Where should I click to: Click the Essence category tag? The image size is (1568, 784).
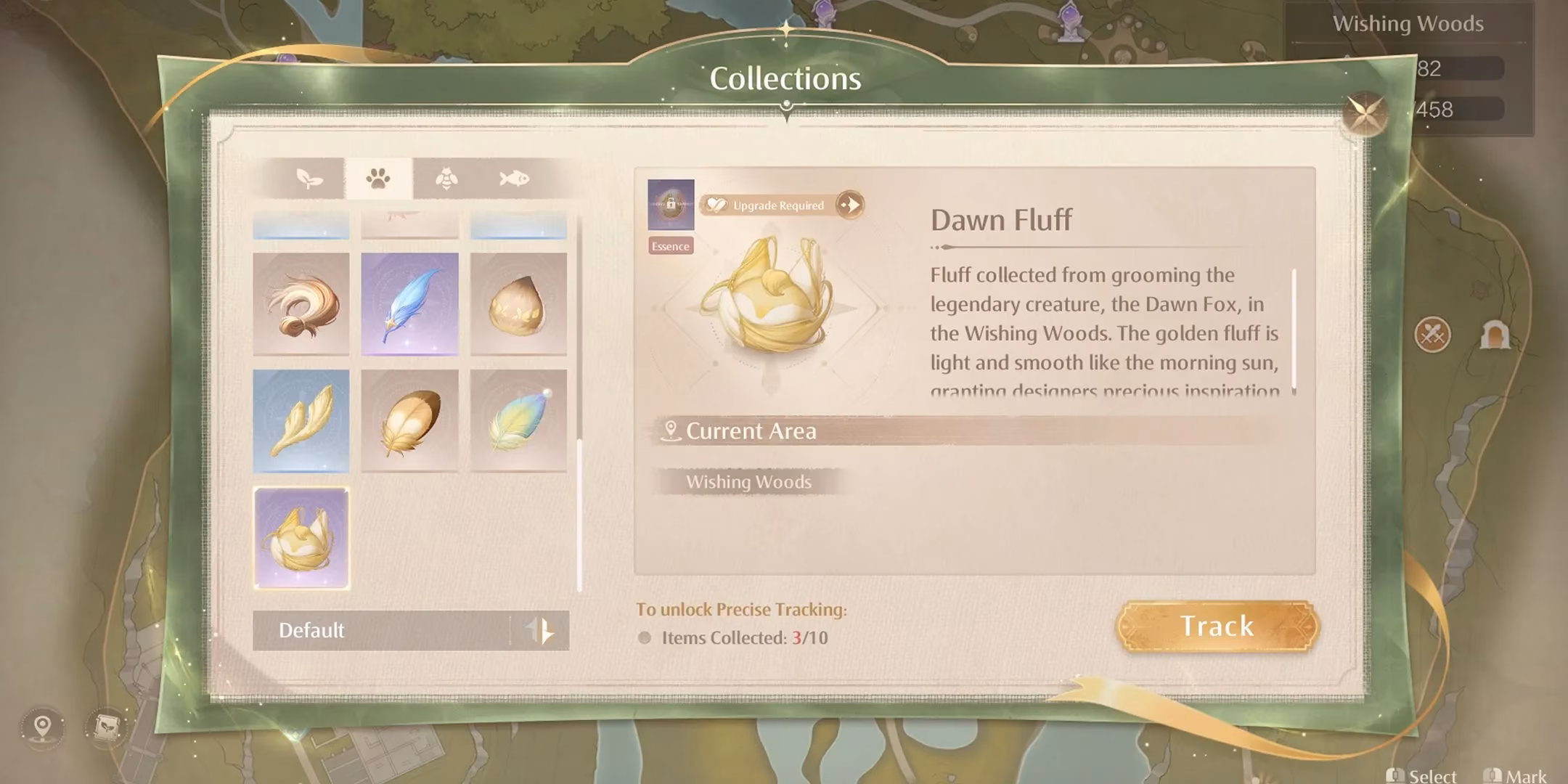point(670,245)
